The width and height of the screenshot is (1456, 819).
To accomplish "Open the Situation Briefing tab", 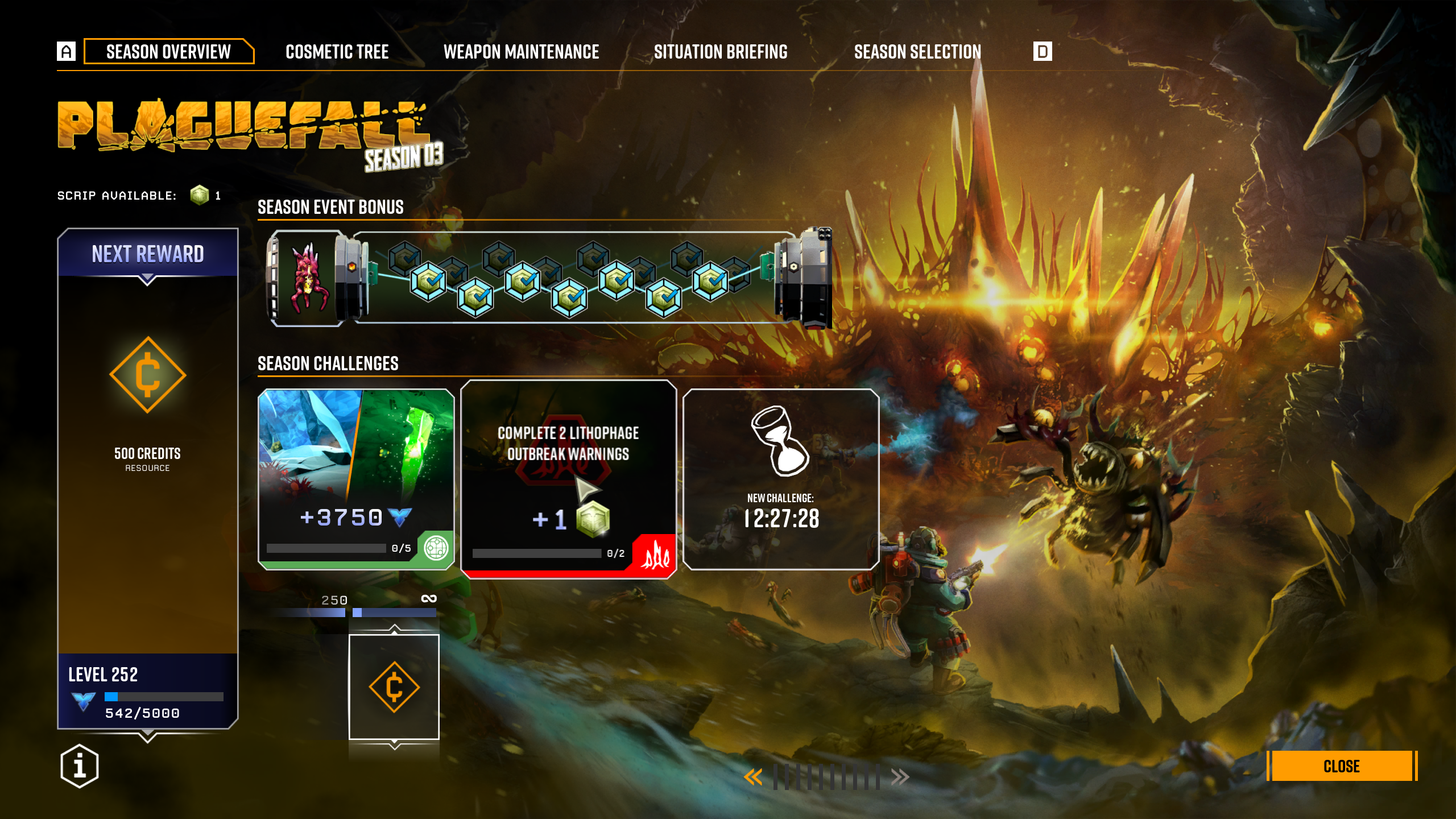I will [721, 52].
